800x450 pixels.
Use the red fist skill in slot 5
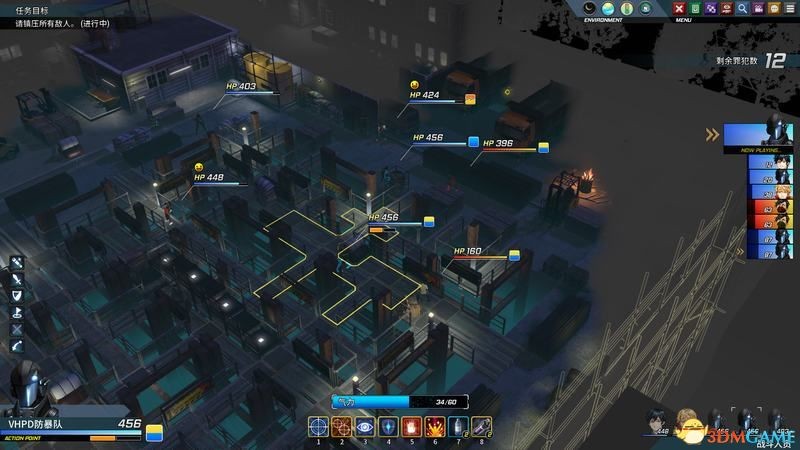[x=411, y=427]
